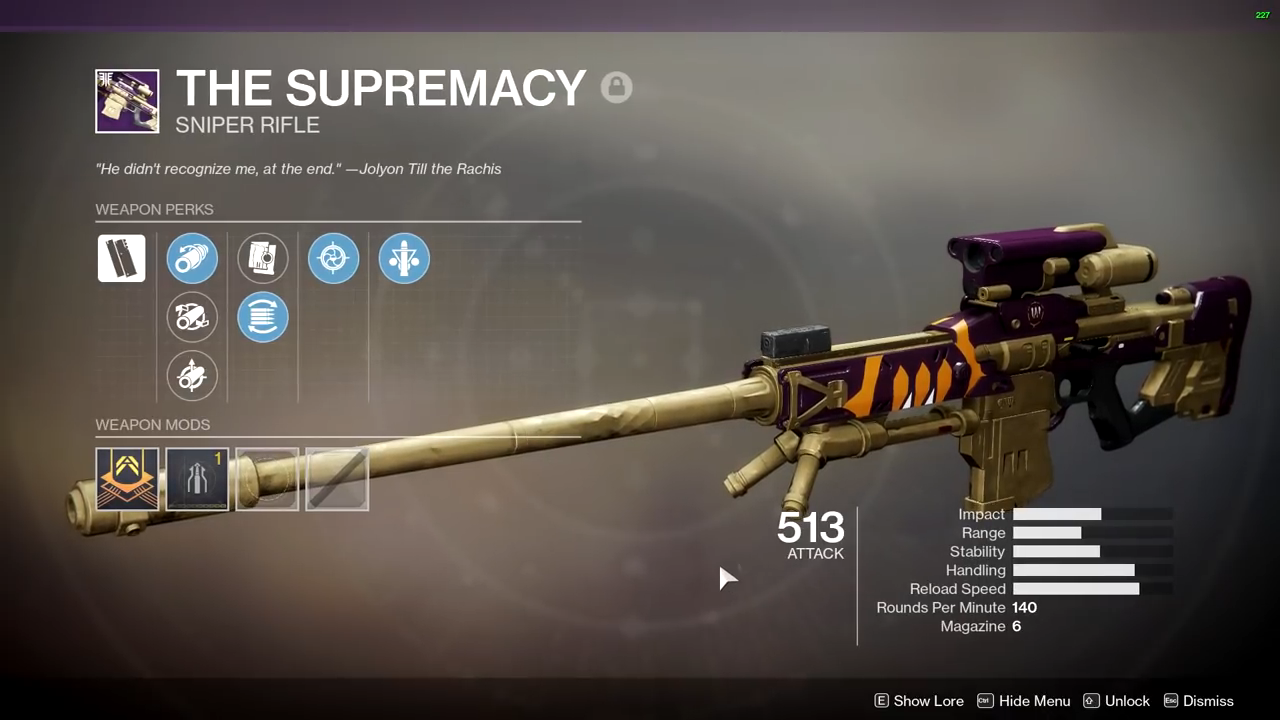The width and height of the screenshot is (1280, 720).
Task: Pick the barrel perk with upward arrow
Action: [x=192, y=376]
